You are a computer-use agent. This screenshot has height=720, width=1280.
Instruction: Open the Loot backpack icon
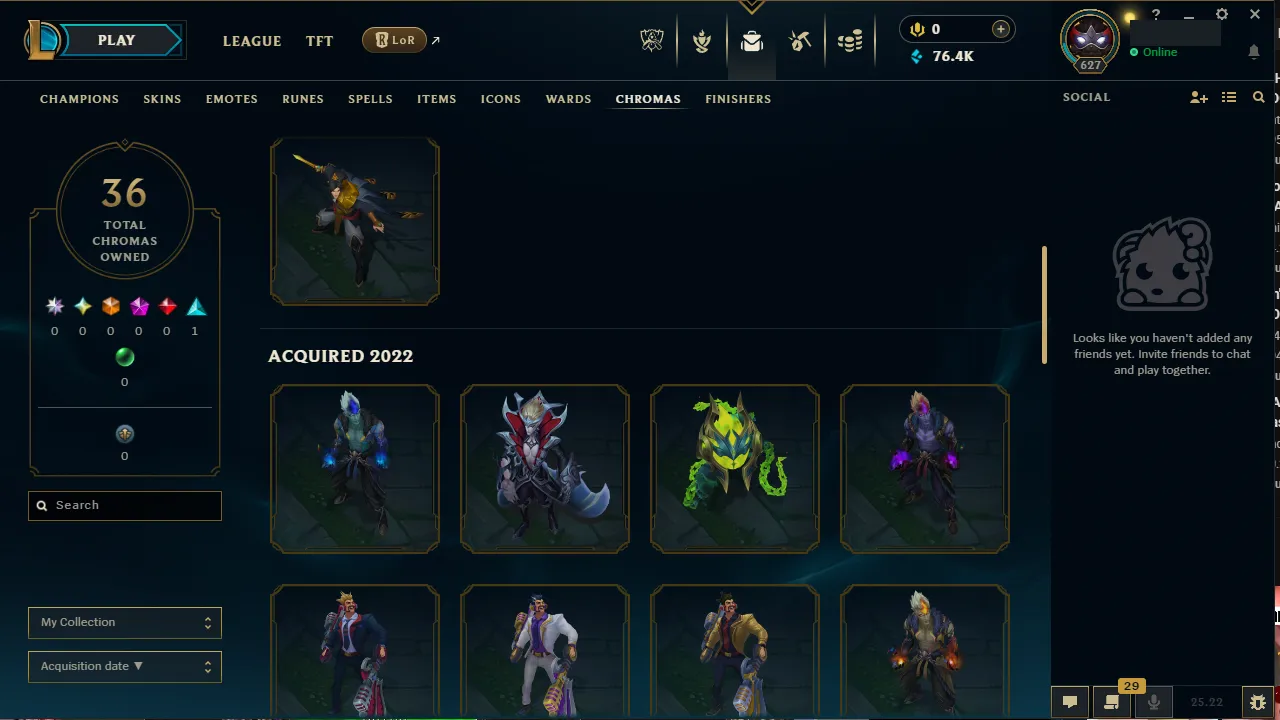pos(752,41)
